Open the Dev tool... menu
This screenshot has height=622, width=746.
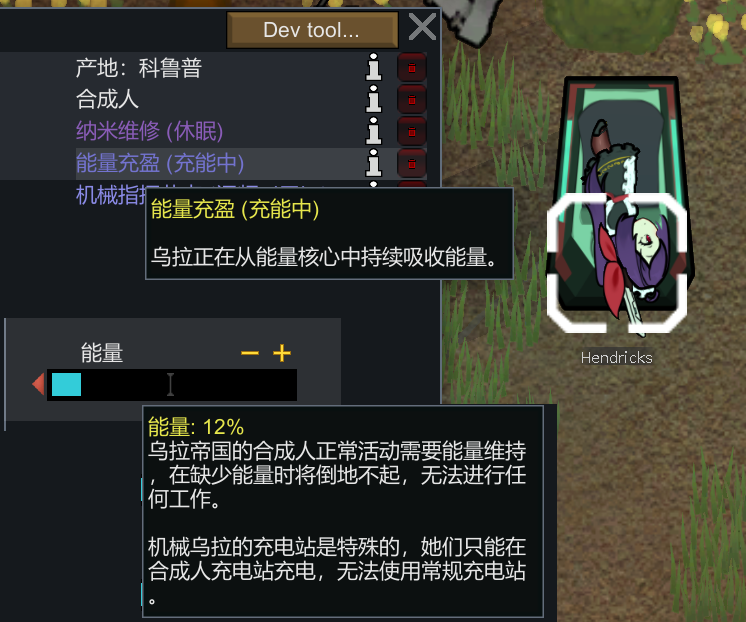311,30
